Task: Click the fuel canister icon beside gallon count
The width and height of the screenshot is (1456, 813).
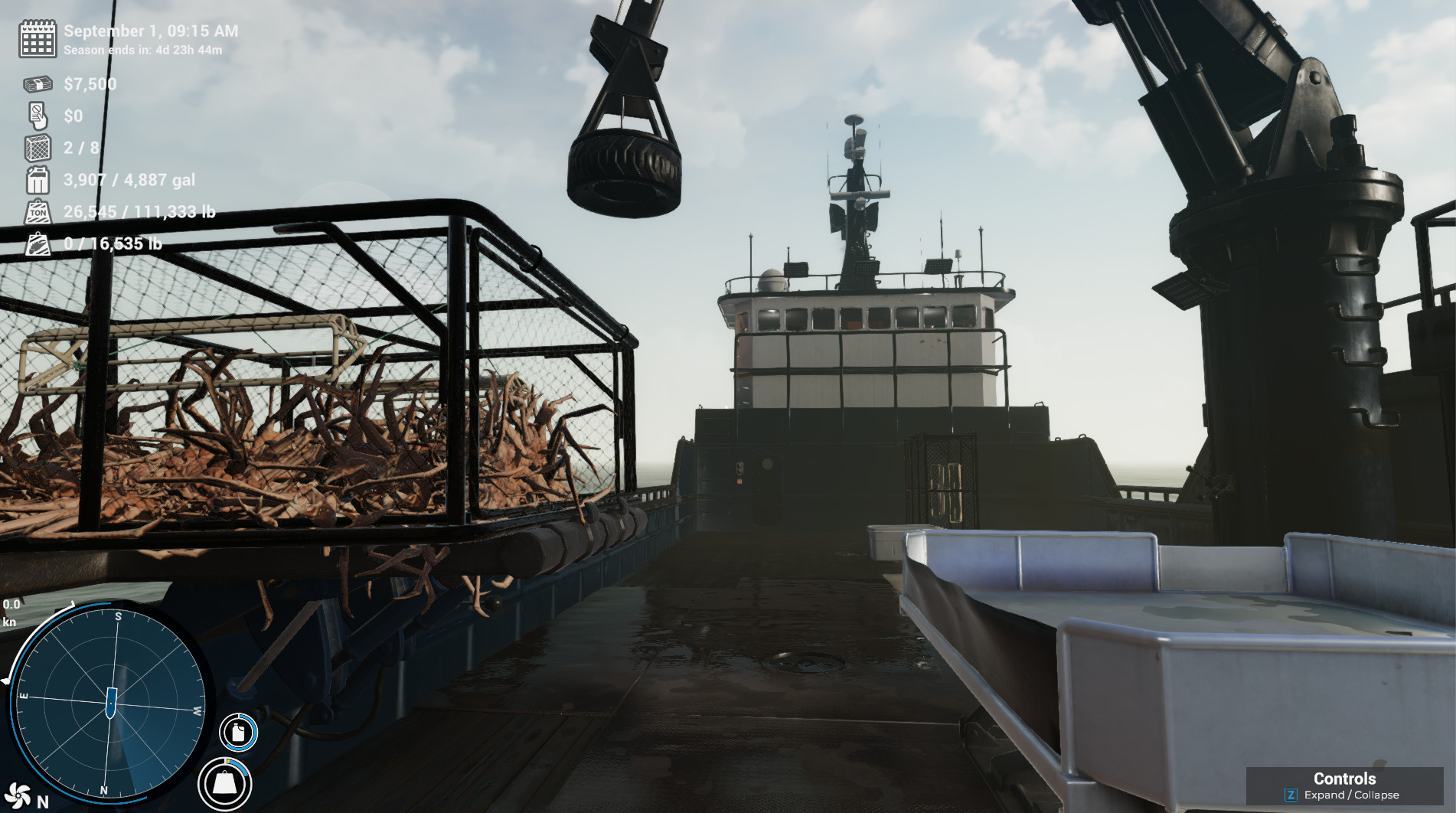Action: click(x=37, y=180)
